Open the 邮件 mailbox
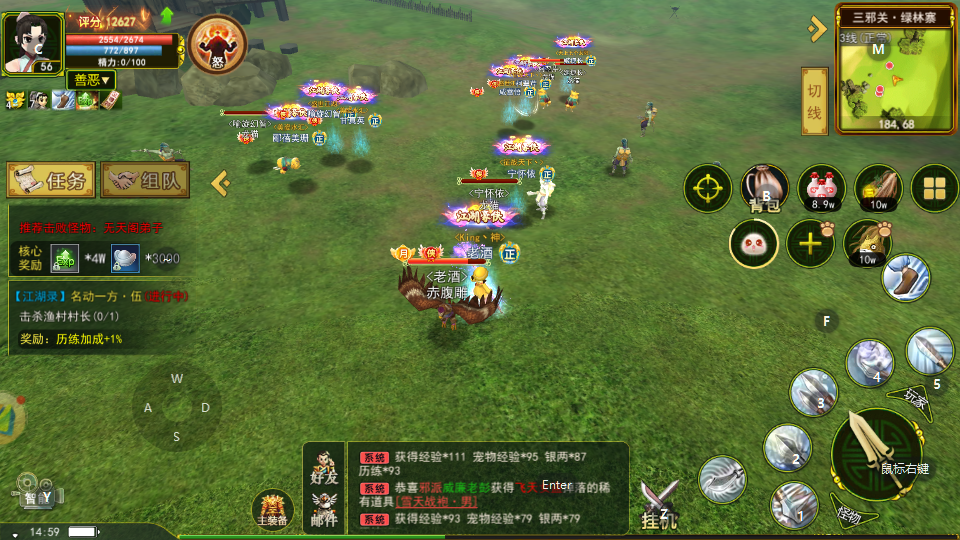 [x=324, y=510]
